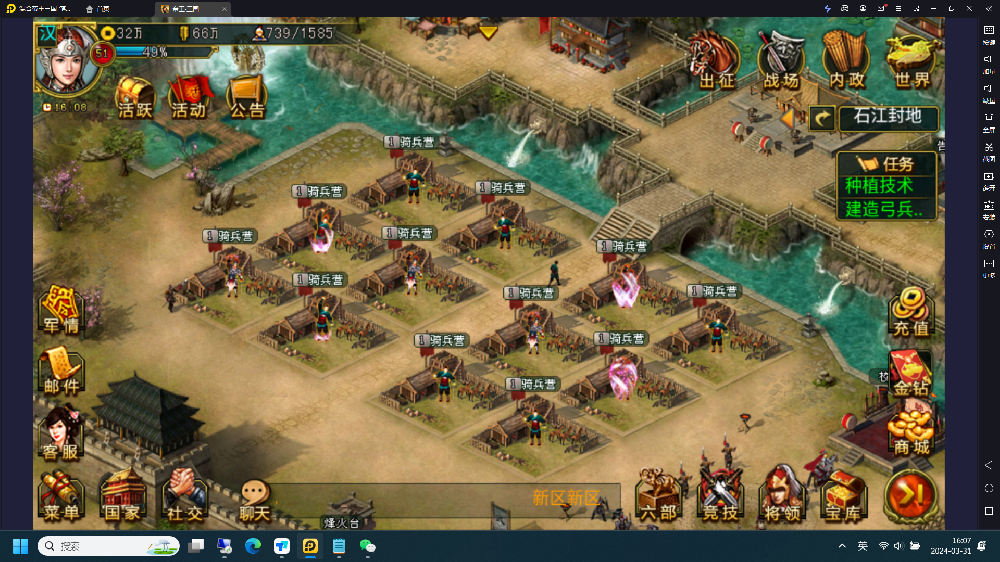
Task: View the 公告 announcements
Action: click(246, 96)
